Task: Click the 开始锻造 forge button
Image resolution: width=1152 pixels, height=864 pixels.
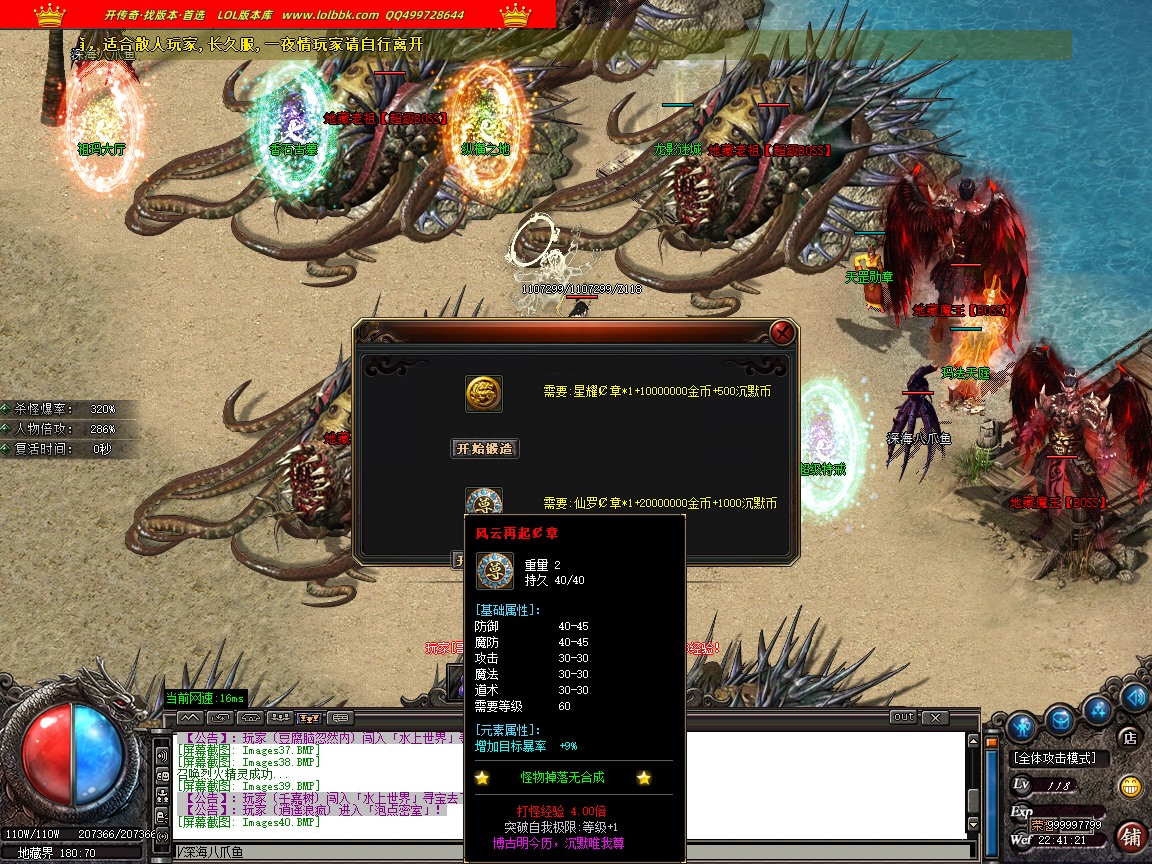Action: [485, 449]
